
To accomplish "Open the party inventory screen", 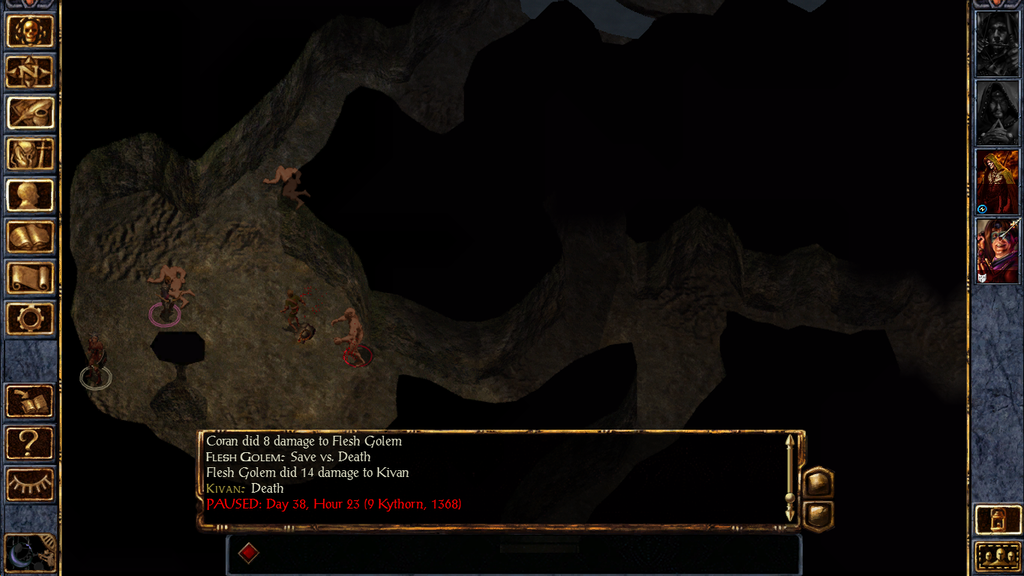I will 30,154.
